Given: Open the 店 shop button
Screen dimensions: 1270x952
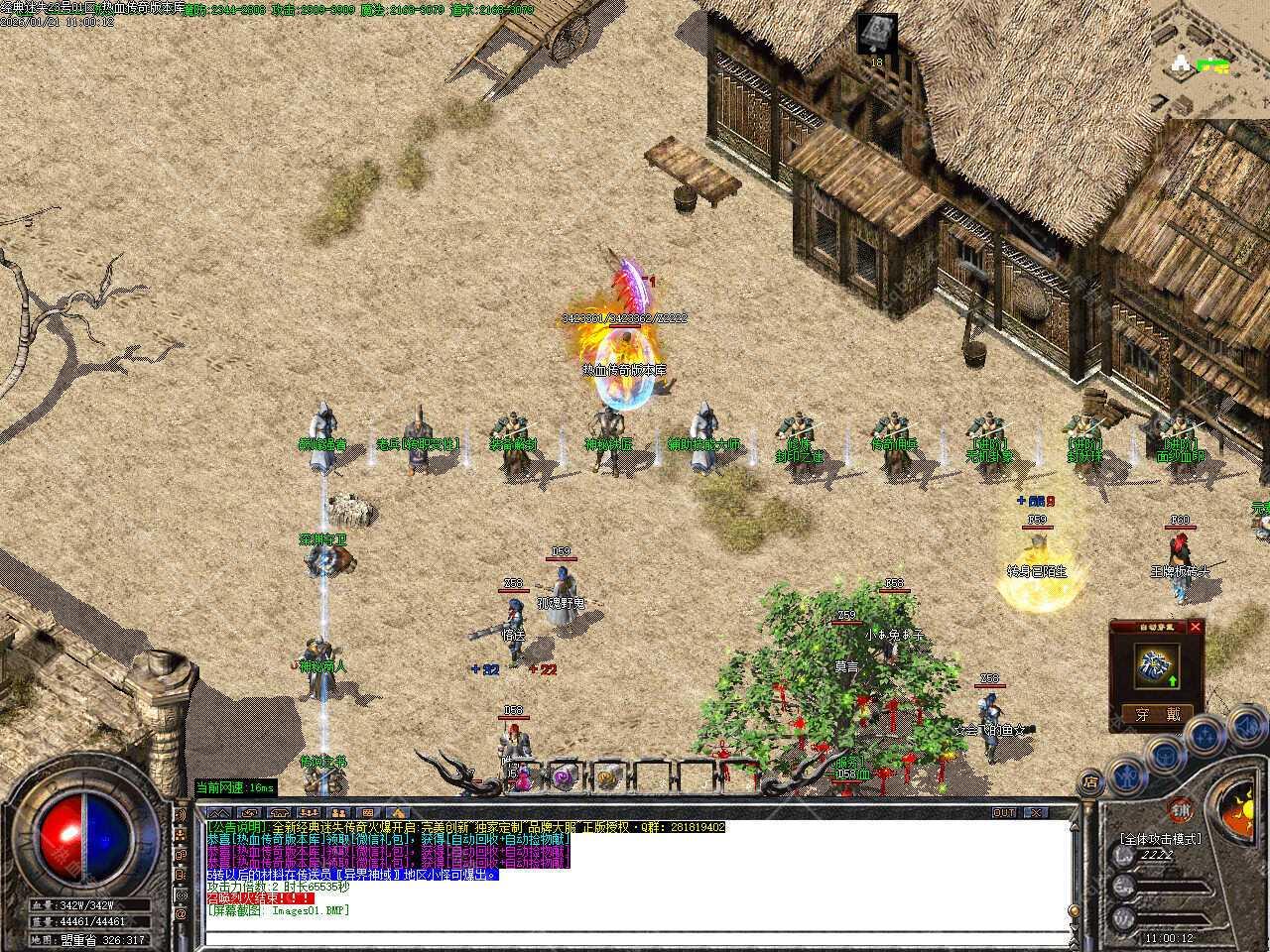Looking at the screenshot, I should click(1090, 783).
